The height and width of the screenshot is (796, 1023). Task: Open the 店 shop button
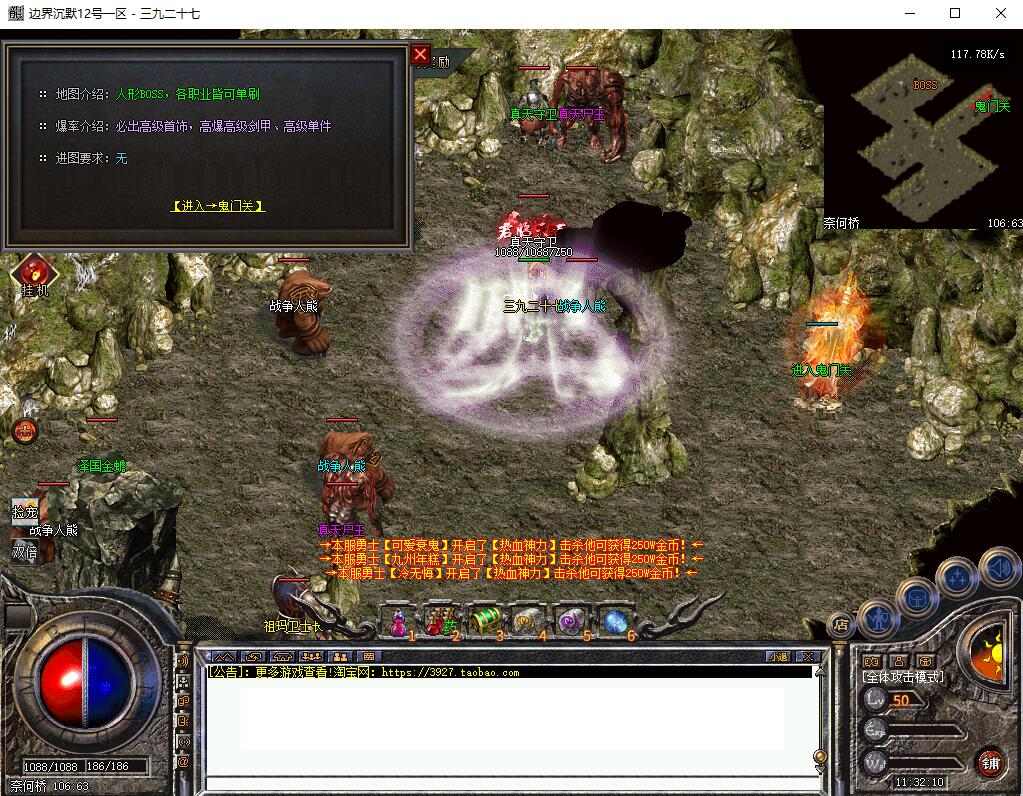tap(841, 624)
